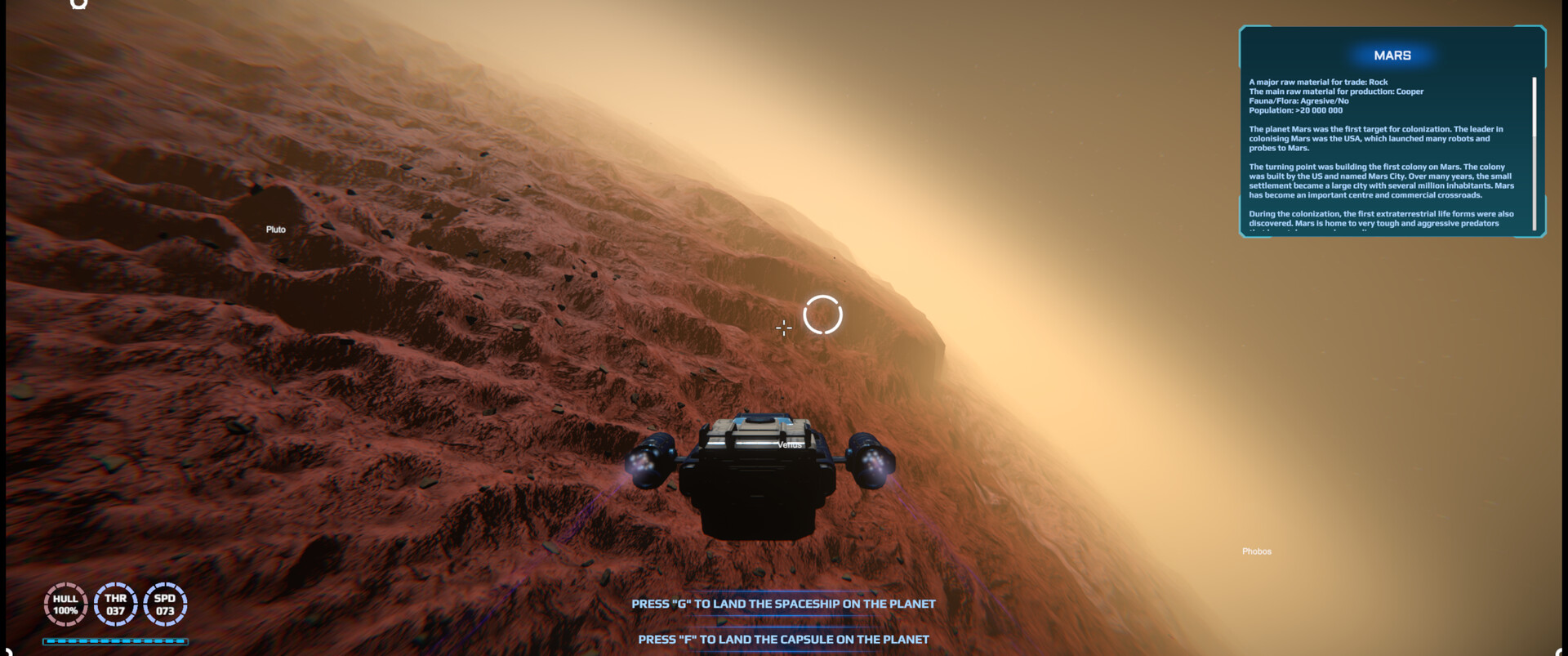Click the crosshair cursor marker
Viewport: 1568px width, 656px height.
[x=783, y=328]
